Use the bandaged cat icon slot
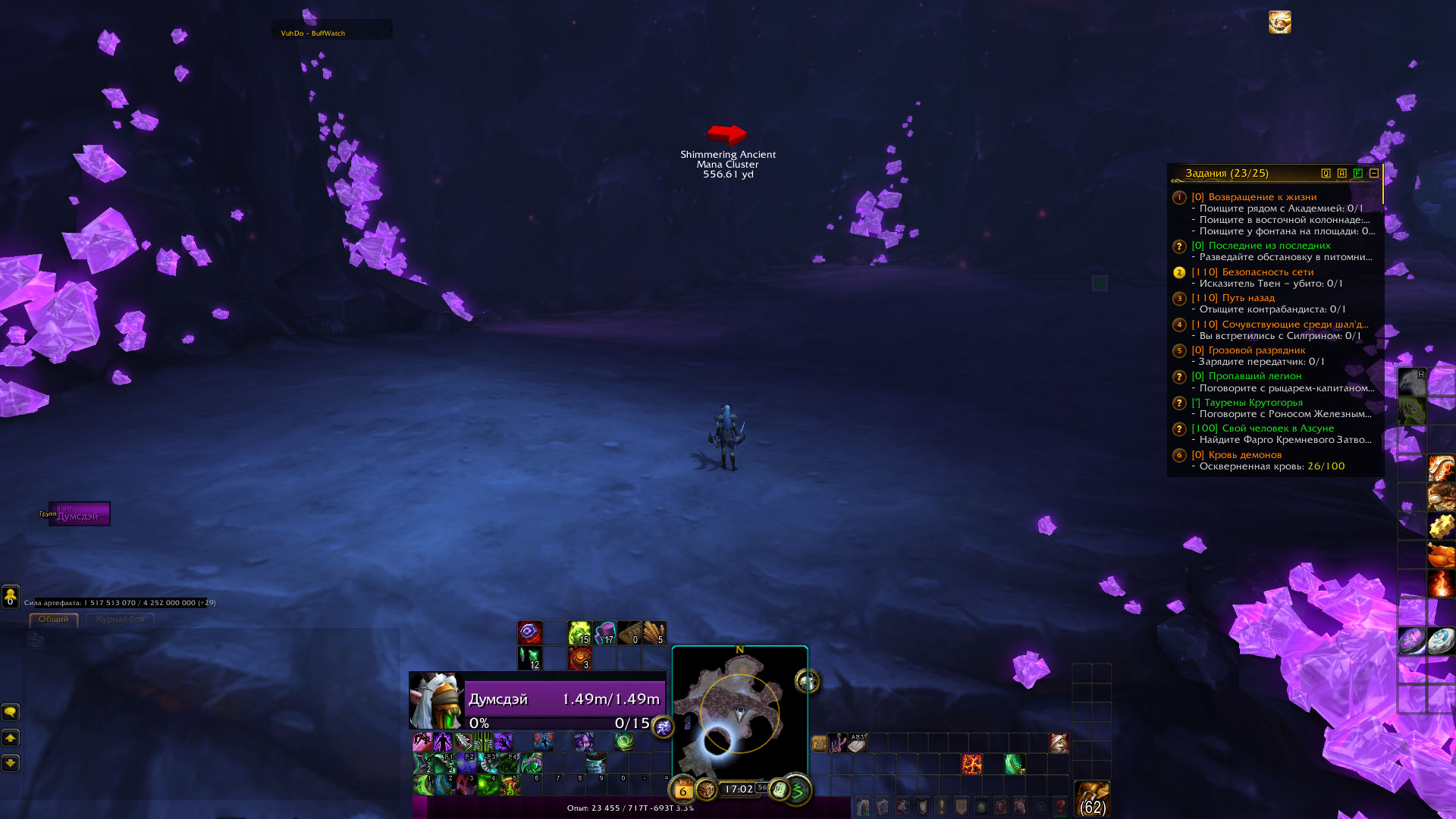1456x819 pixels. click(x=1059, y=743)
